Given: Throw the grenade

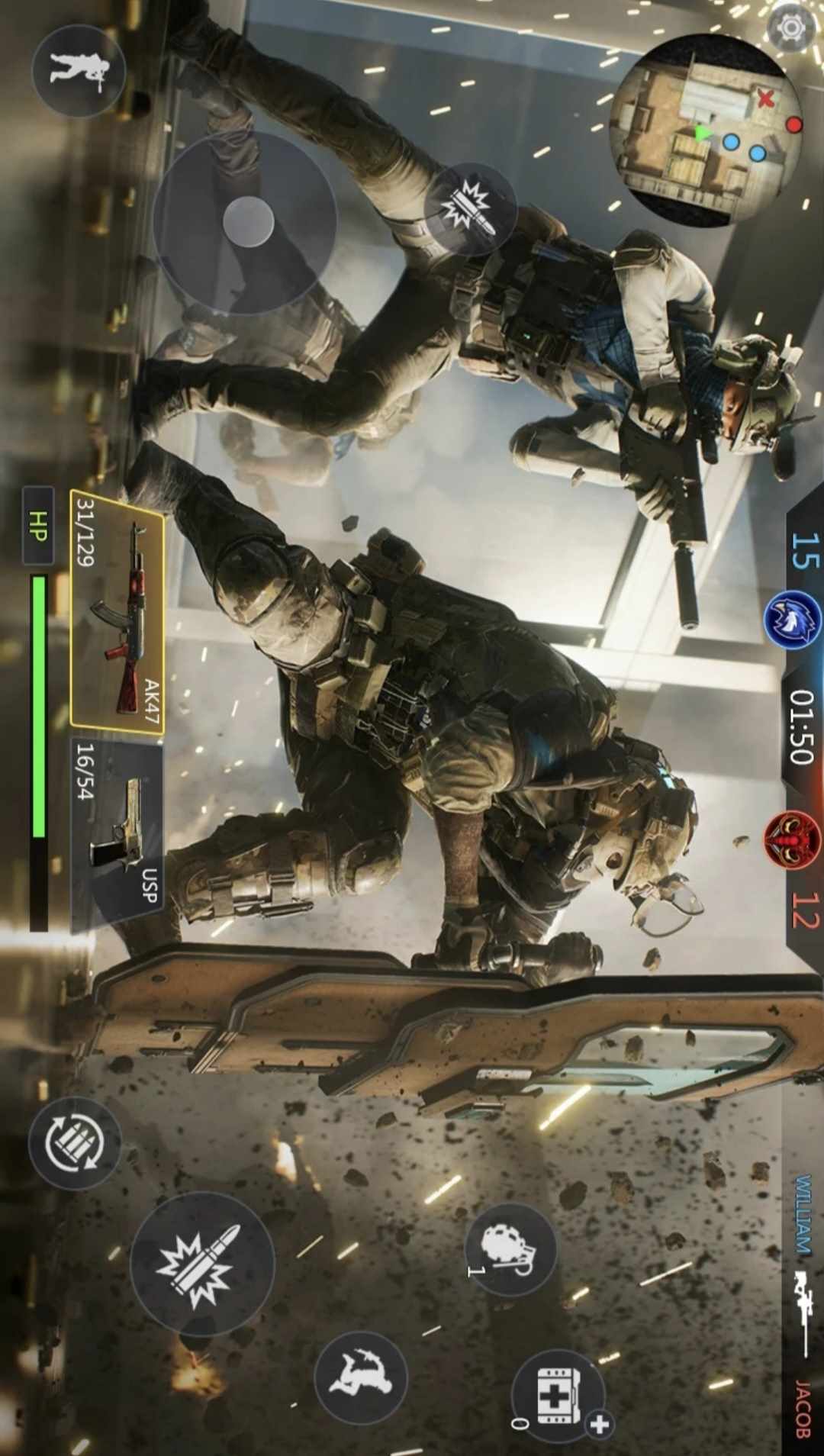Looking at the screenshot, I should (x=510, y=1250).
